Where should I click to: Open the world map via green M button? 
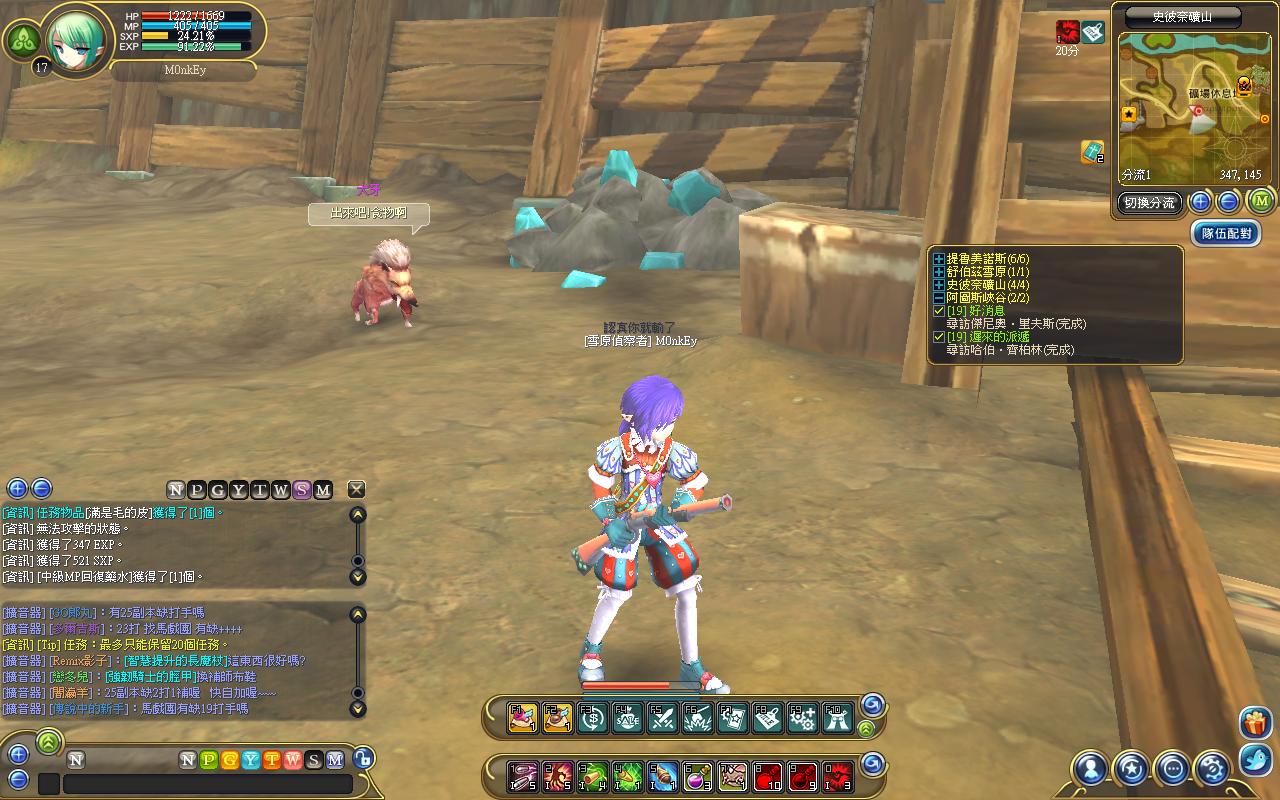[1259, 202]
